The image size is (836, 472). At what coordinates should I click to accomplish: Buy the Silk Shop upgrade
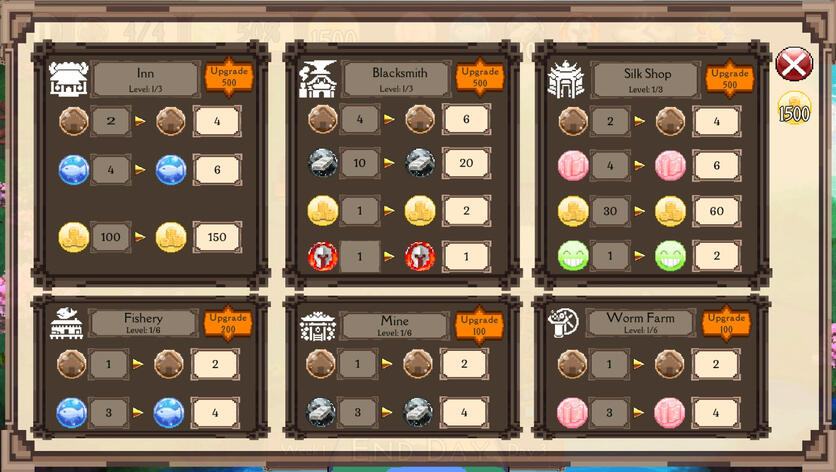point(729,77)
